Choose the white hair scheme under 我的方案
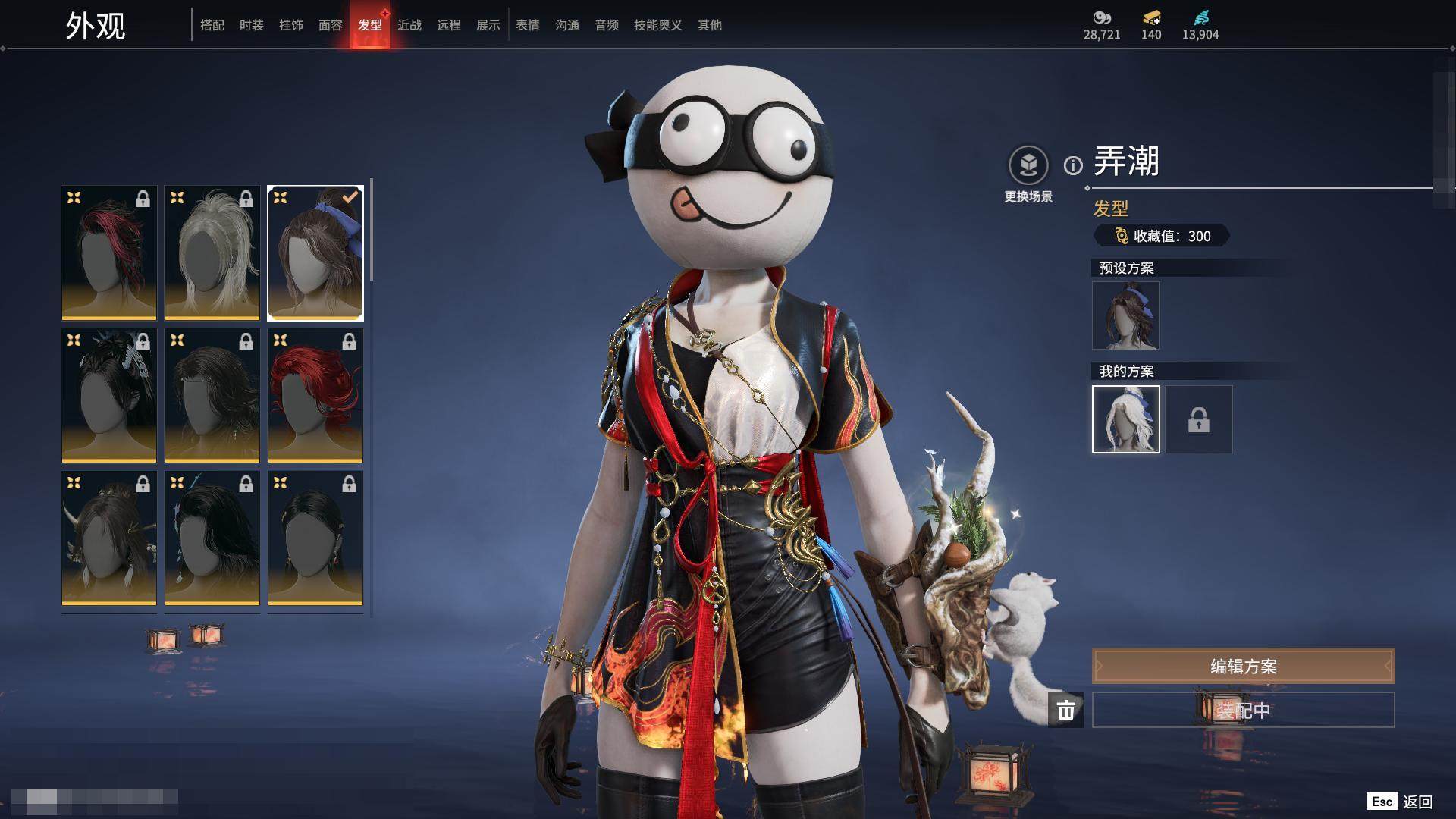 [1126, 419]
